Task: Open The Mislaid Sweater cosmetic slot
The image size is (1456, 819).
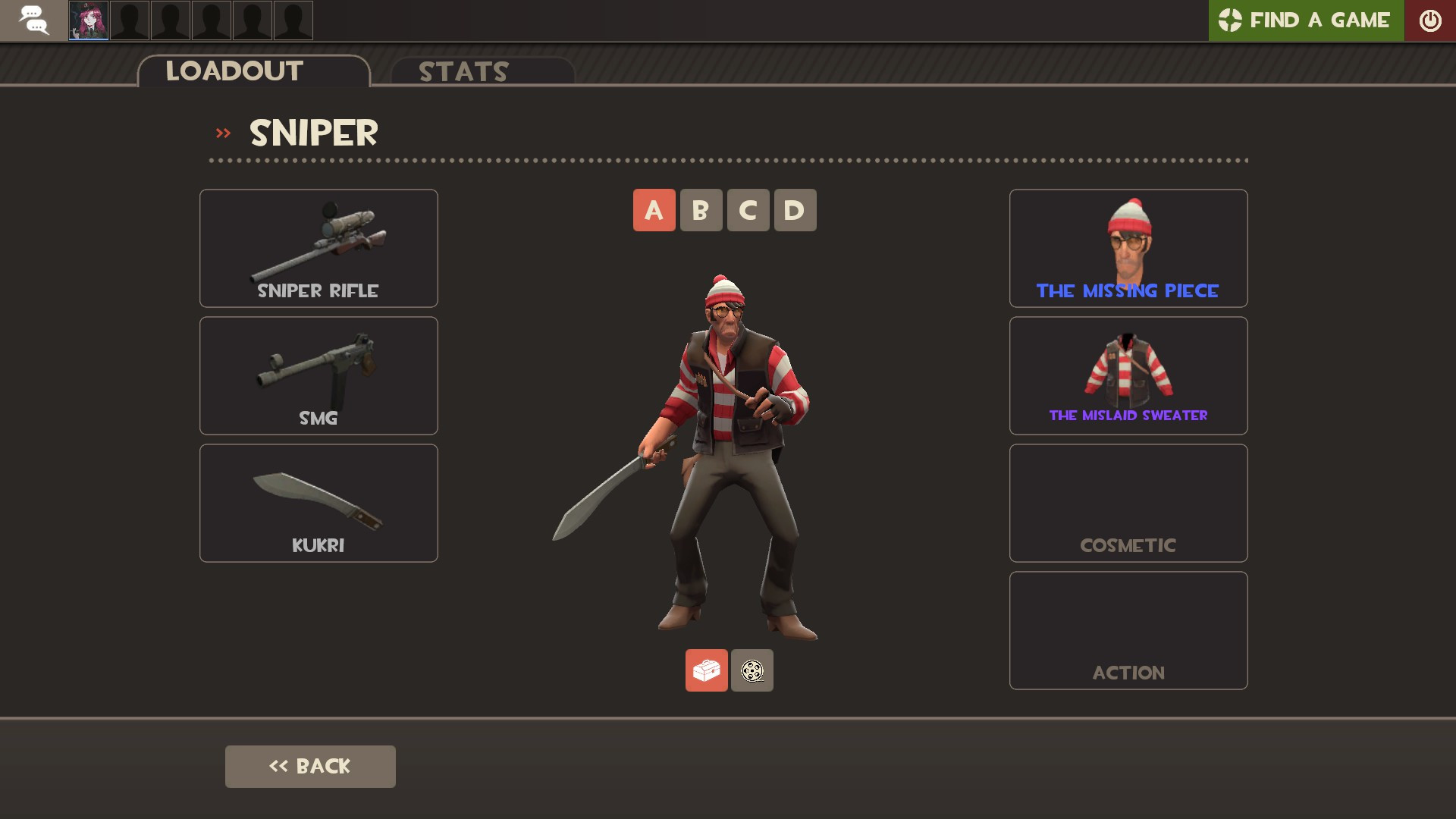Action: [x=1128, y=375]
